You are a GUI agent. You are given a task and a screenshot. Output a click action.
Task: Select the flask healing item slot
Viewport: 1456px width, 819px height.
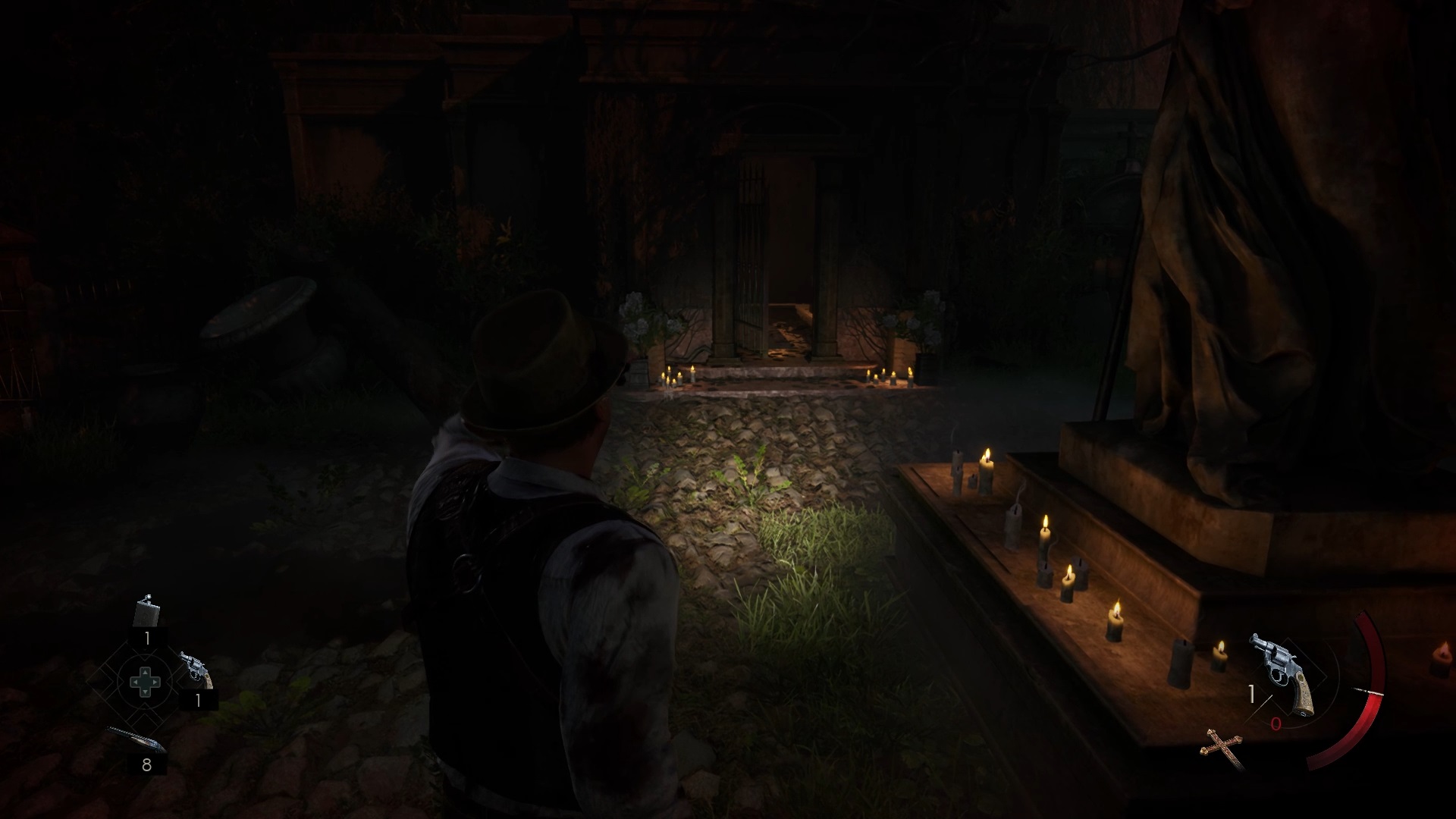tap(146, 613)
